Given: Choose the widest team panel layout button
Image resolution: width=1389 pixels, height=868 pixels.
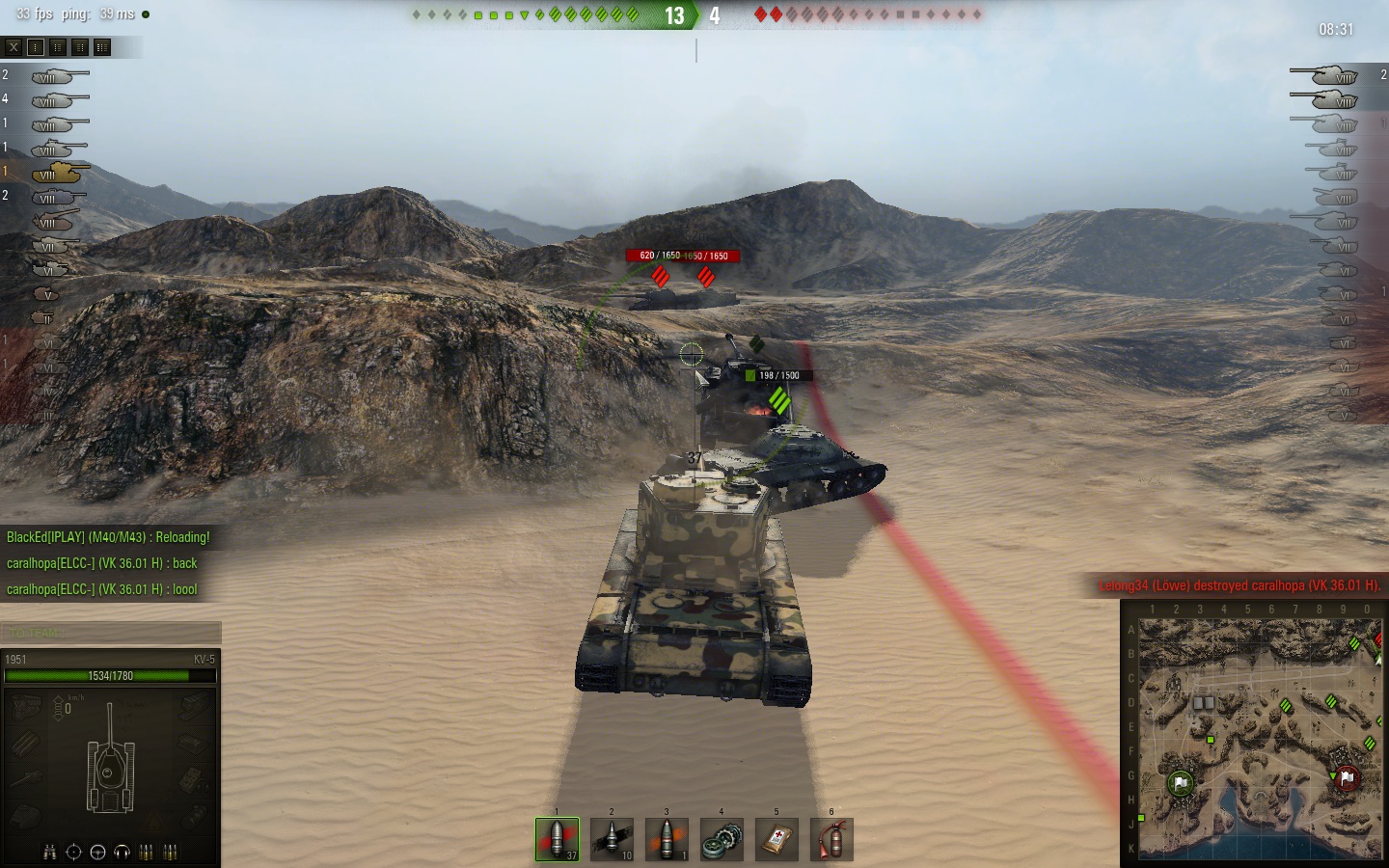Looking at the screenshot, I should pos(102,46).
